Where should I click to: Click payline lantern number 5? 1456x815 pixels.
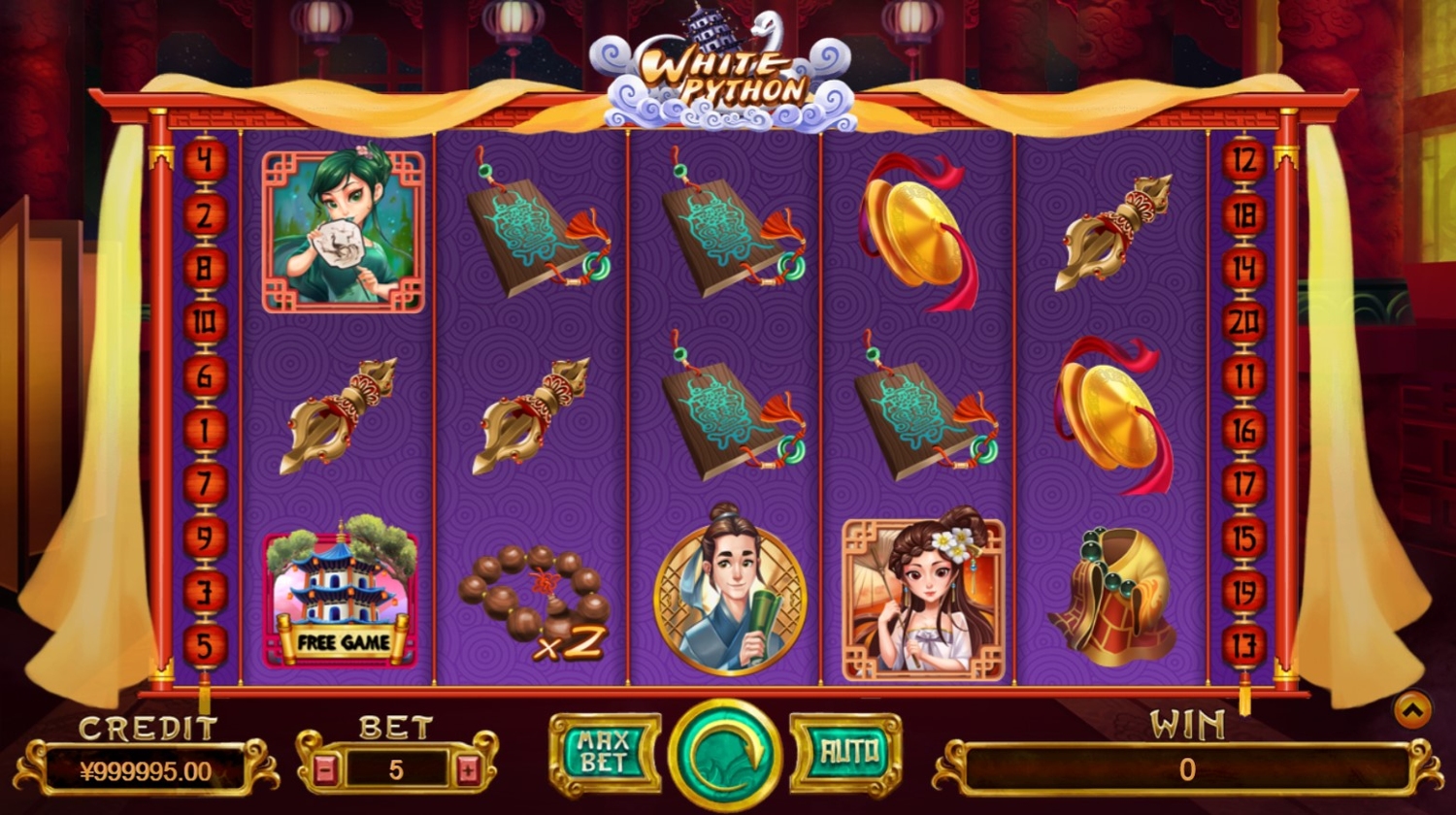[205, 646]
